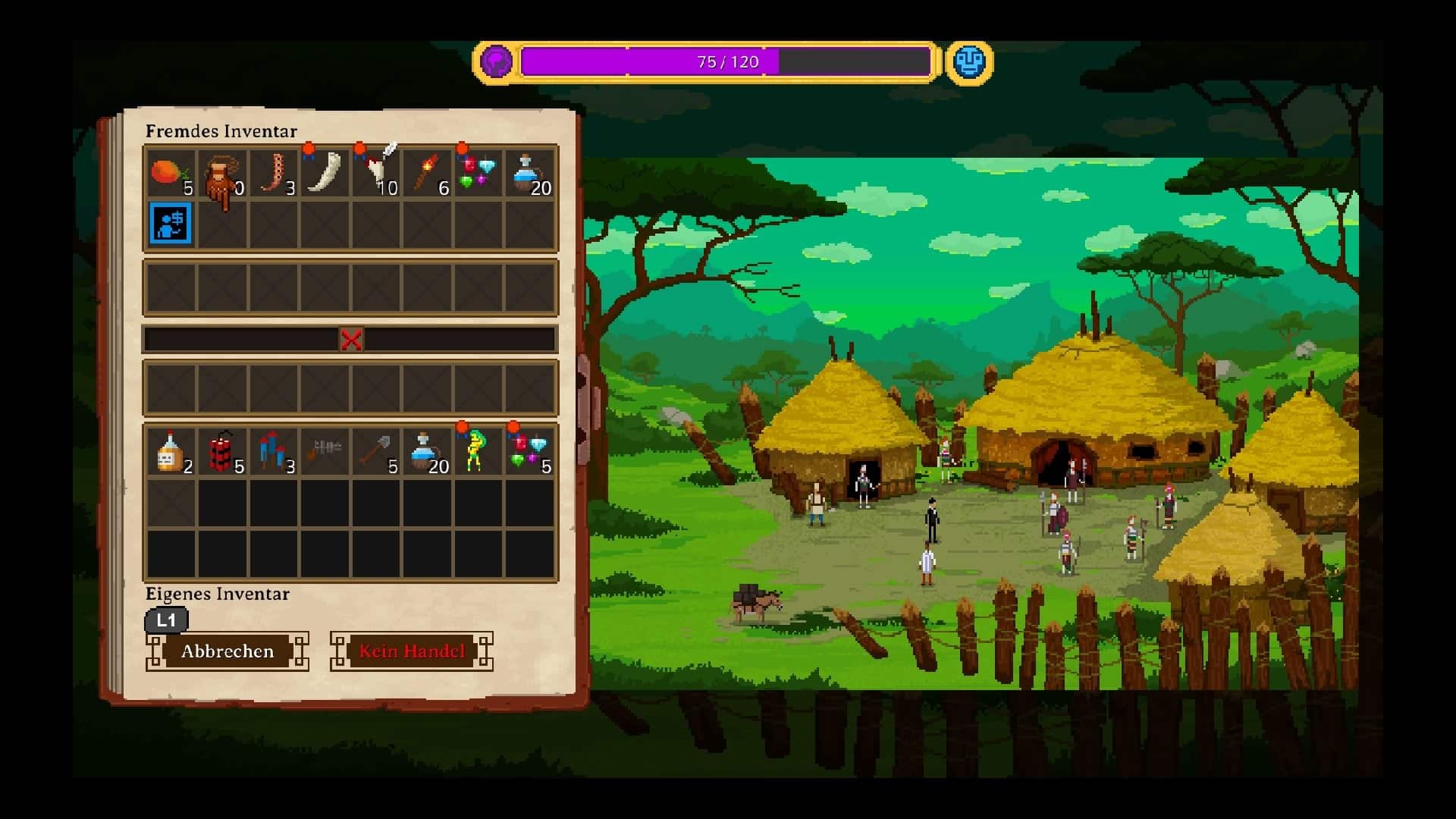The image size is (1456, 819).
Task: Click the blue trader icon slot
Action: (171, 223)
